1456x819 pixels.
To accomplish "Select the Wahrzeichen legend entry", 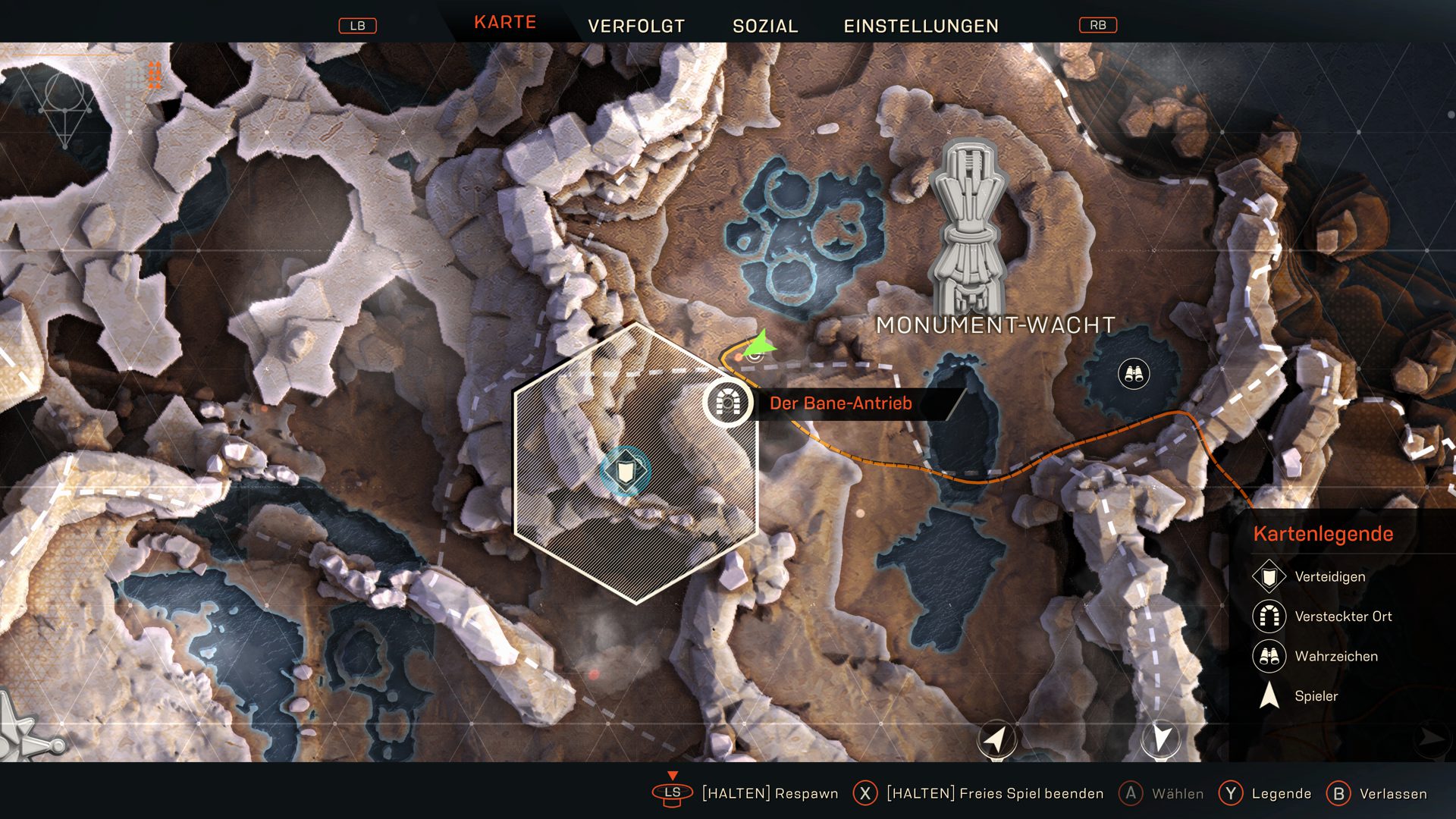I will click(1335, 657).
